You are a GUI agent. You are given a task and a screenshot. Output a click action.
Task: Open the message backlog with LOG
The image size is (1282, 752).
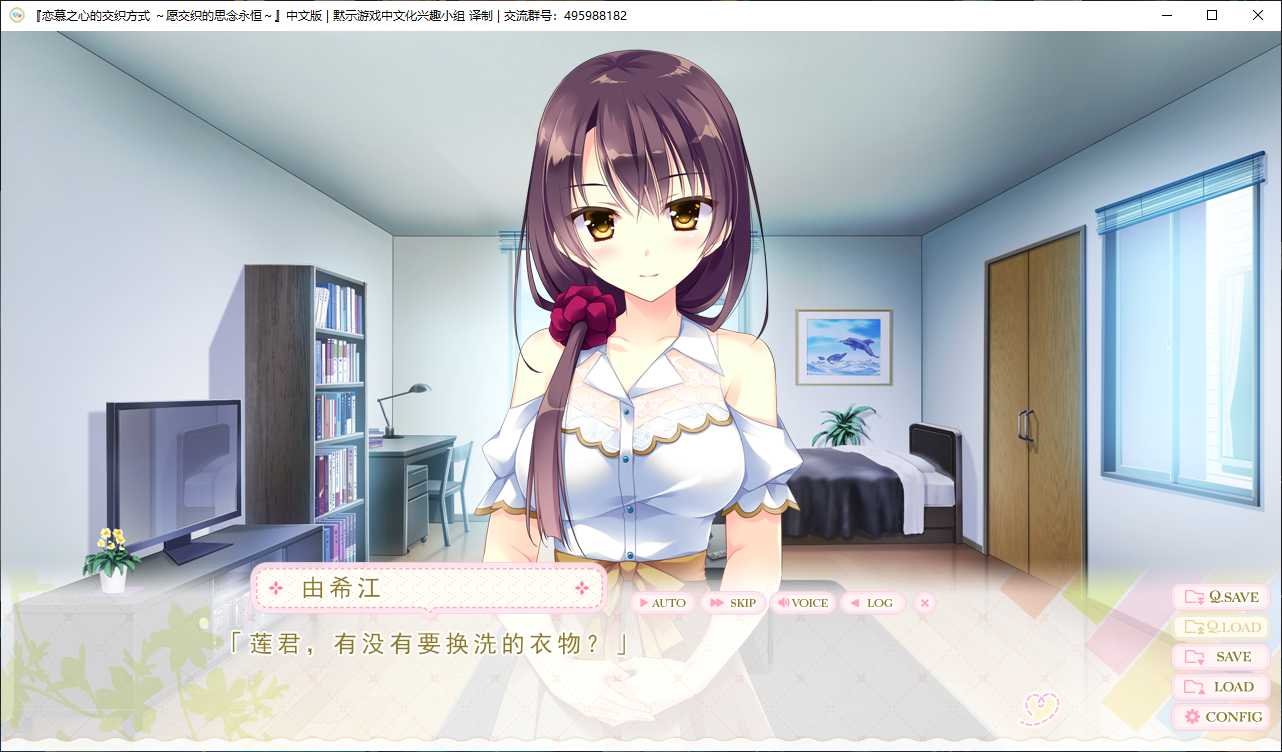point(872,603)
